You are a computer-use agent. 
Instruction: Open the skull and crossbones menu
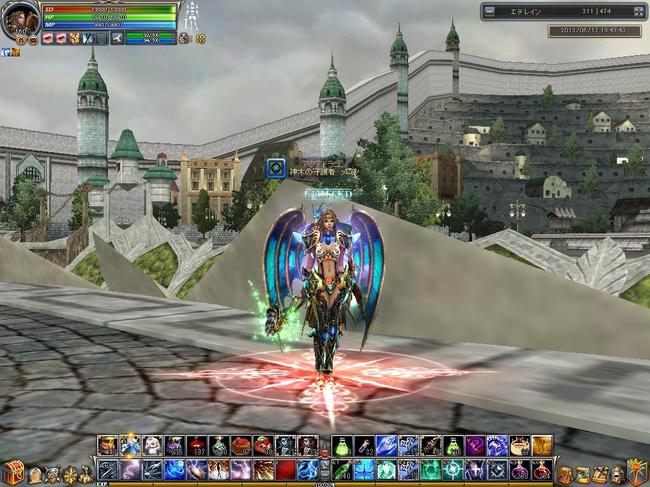point(52,475)
